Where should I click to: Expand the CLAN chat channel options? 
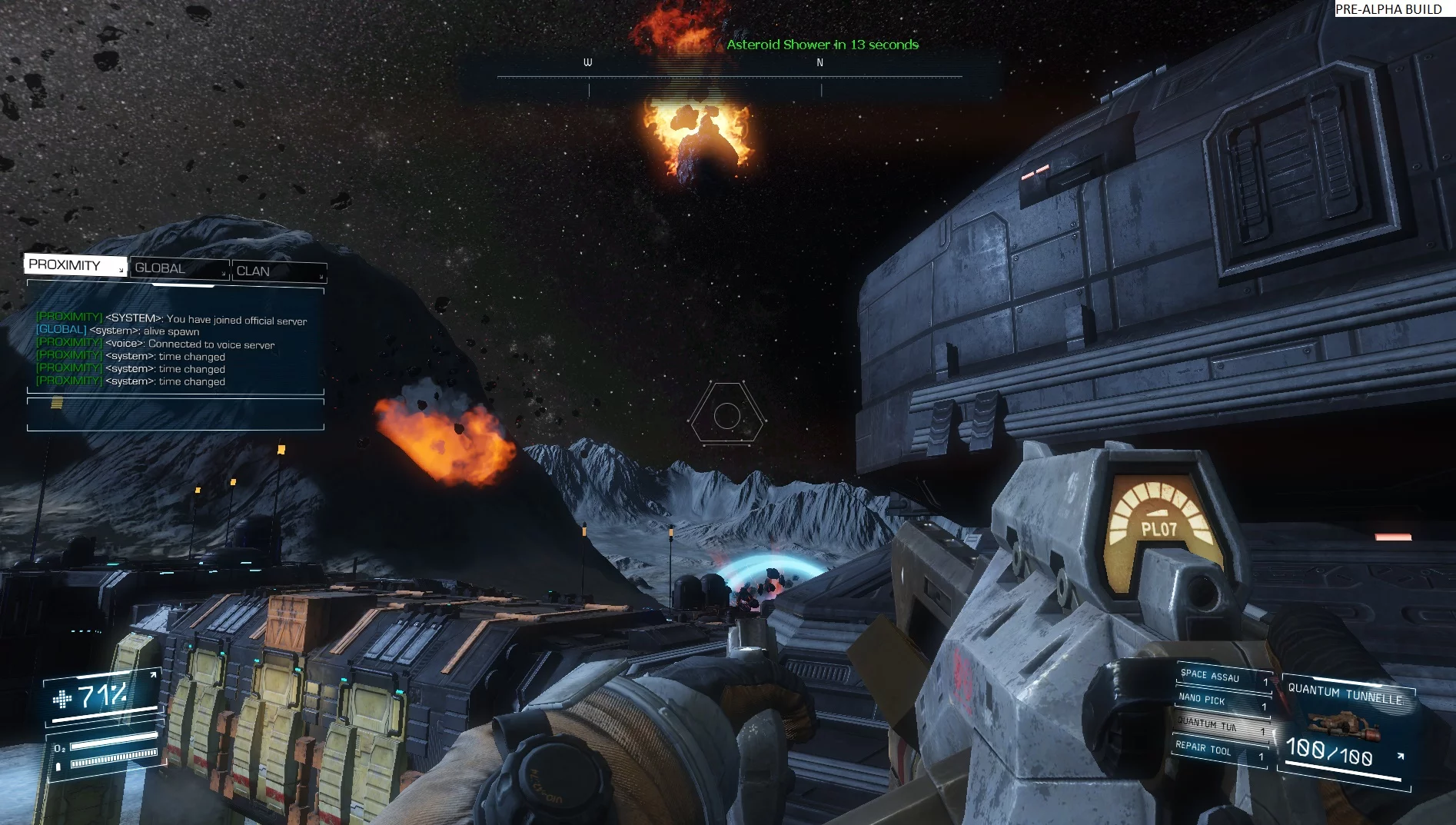click(321, 278)
